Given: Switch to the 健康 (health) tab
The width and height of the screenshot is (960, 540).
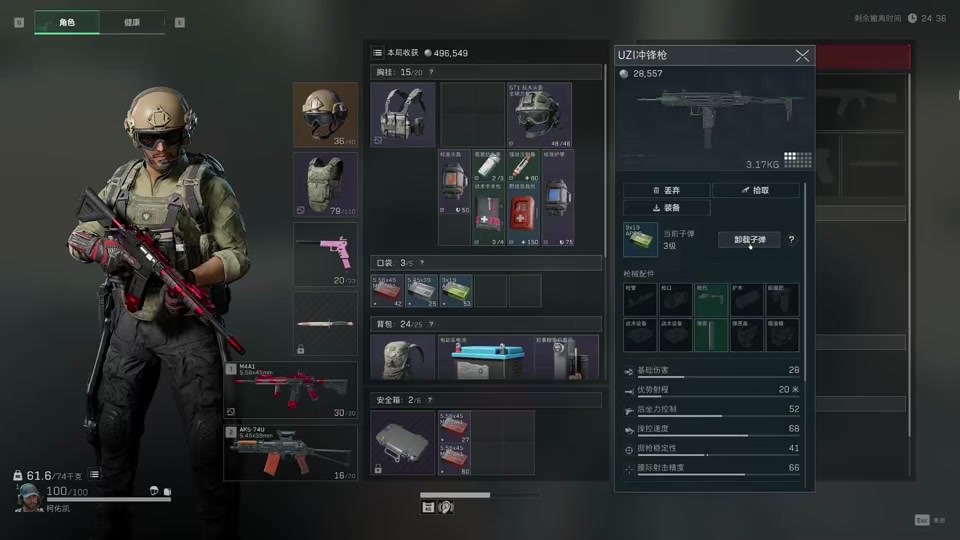Looking at the screenshot, I should (132, 22).
